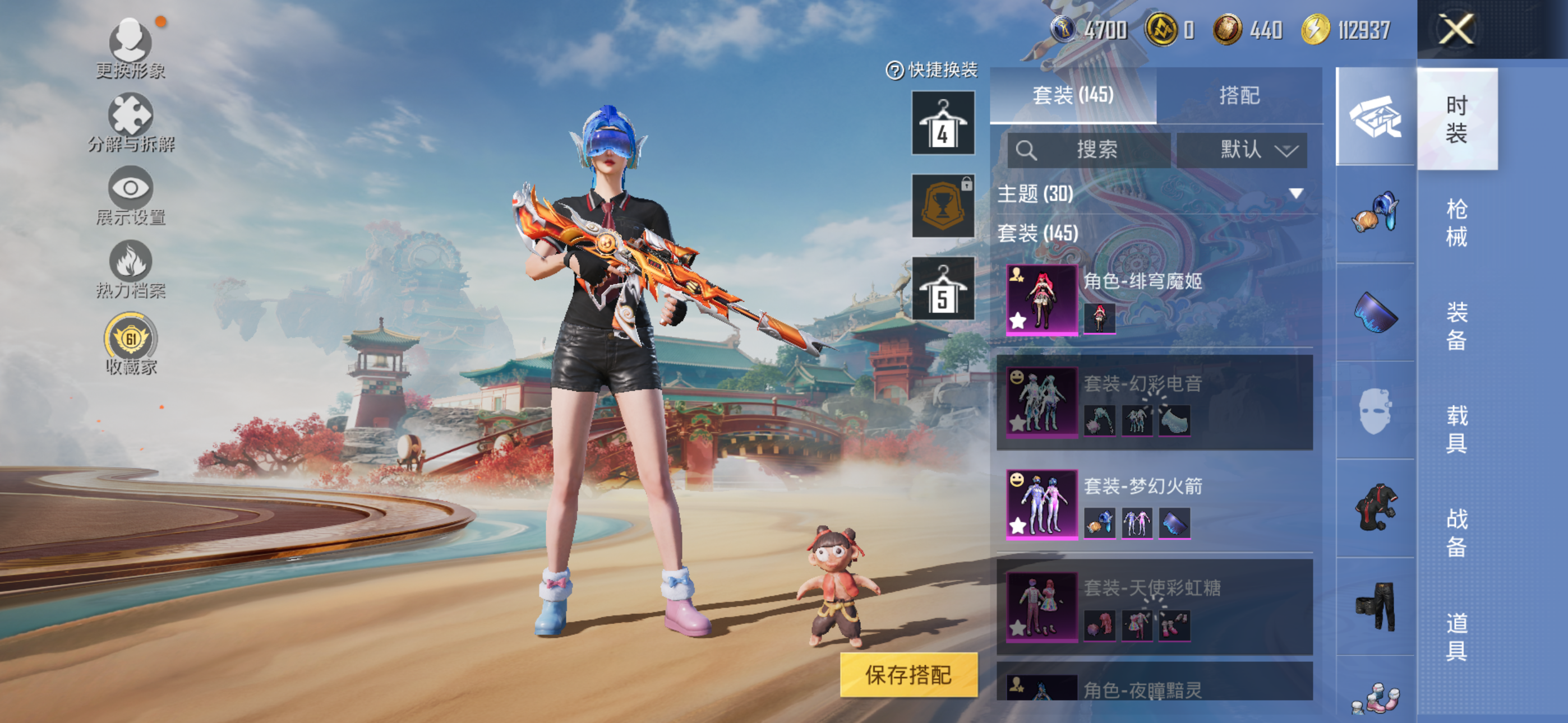Open 展示设置 display settings
Image resolution: width=1568 pixels, height=723 pixels.
click(x=130, y=196)
